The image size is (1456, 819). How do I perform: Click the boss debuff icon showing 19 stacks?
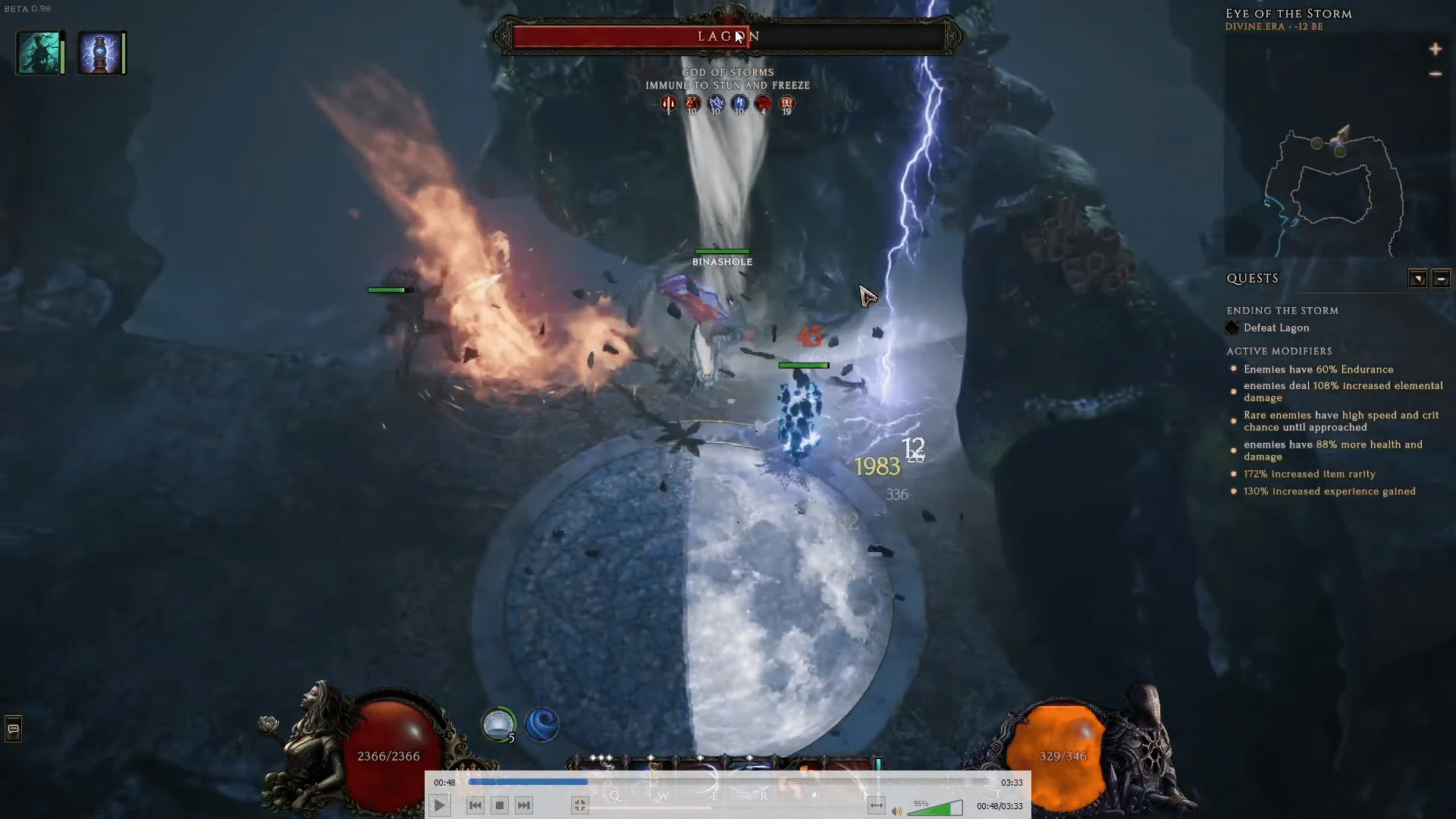[786, 105]
